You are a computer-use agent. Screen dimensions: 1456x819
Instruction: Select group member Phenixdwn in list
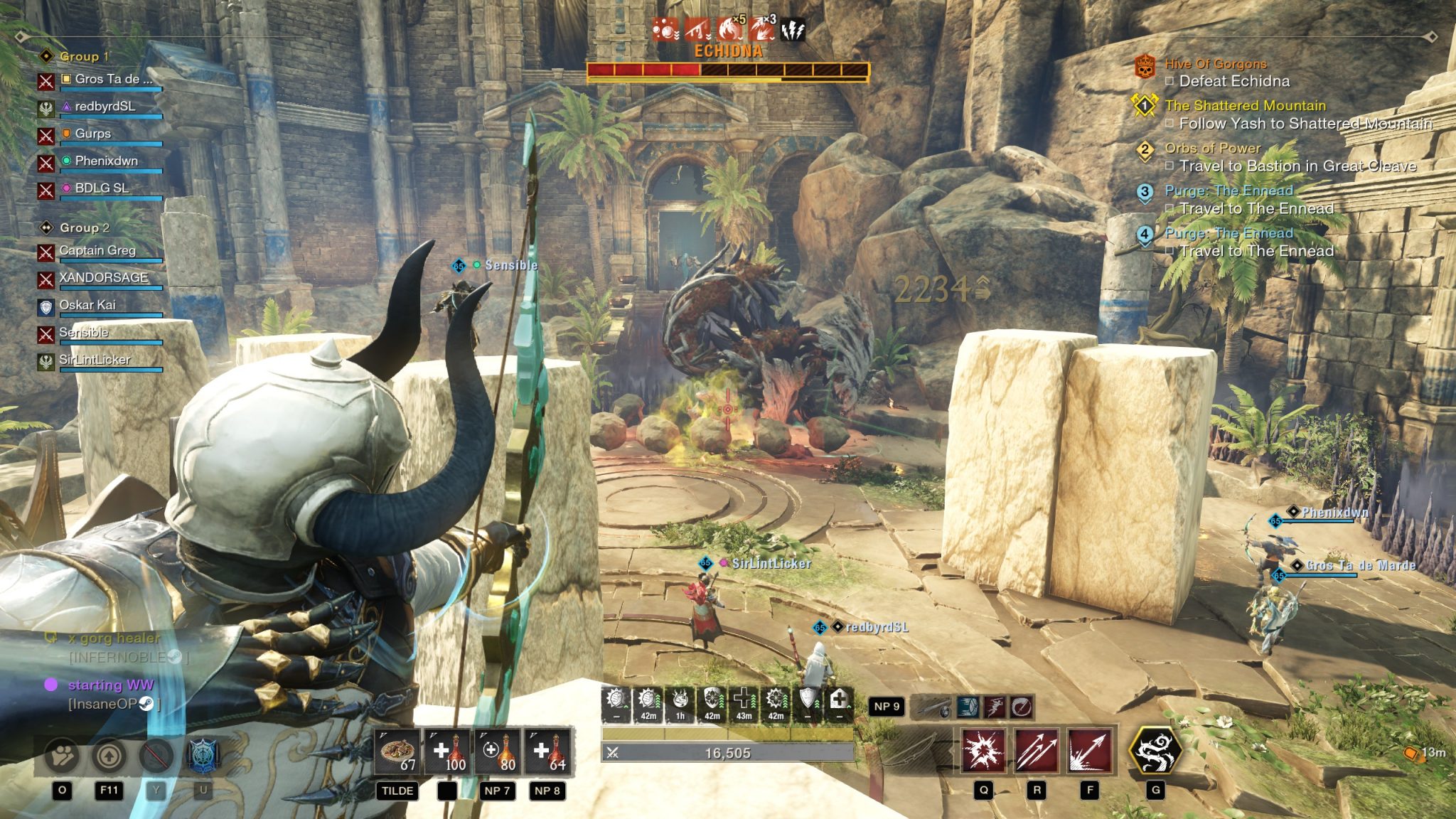click(x=106, y=161)
